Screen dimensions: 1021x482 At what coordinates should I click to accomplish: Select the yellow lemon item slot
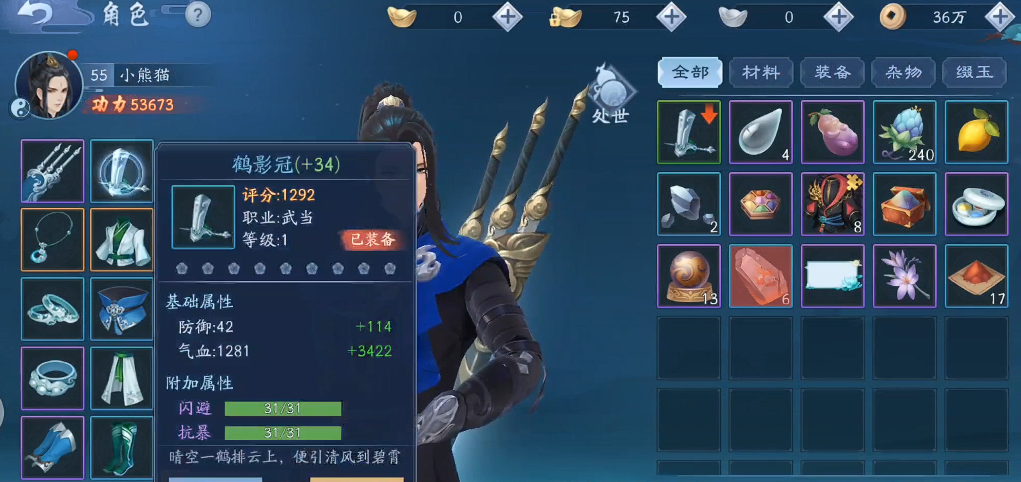976,132
